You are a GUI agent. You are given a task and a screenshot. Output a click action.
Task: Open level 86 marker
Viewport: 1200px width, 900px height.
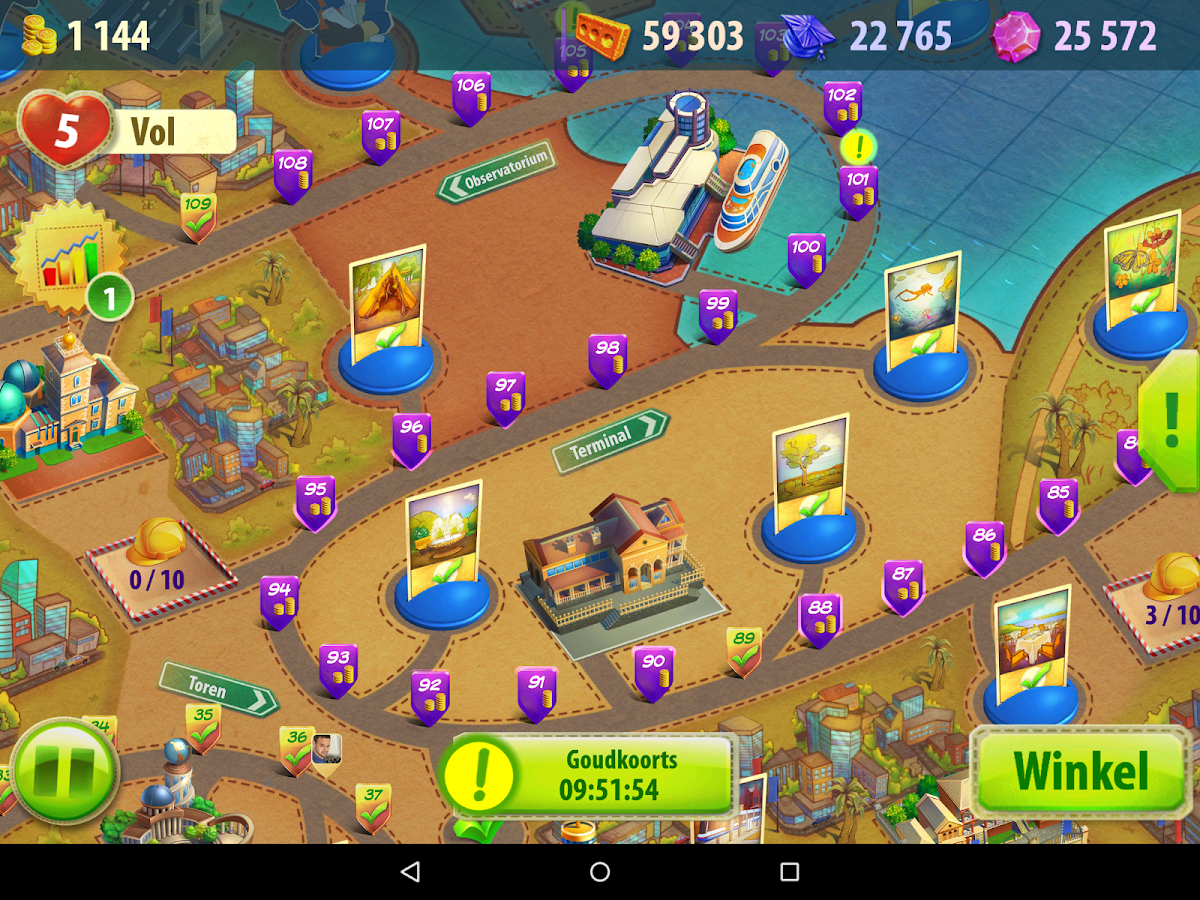984,547
